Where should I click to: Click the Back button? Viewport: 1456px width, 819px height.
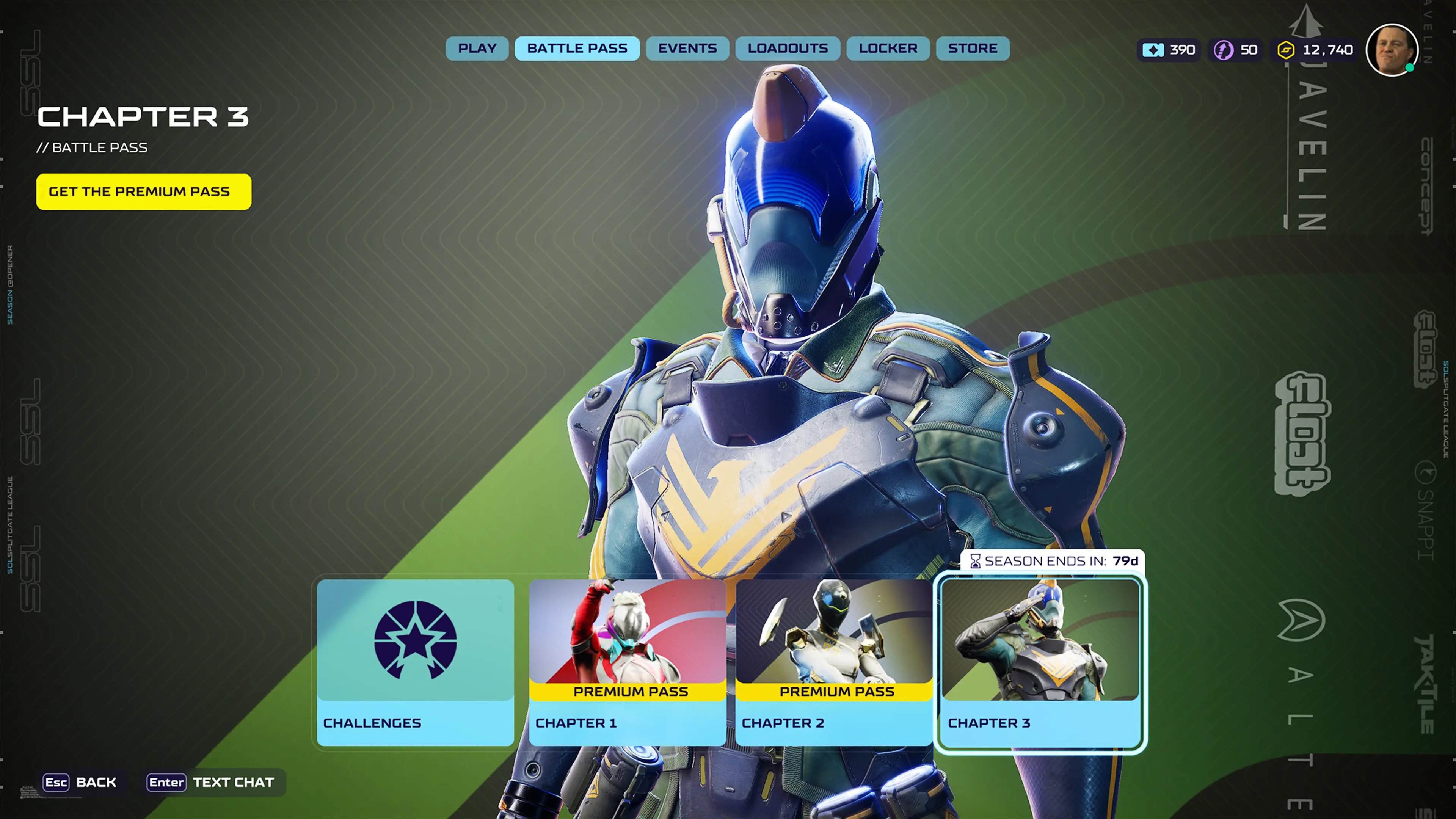click(80, 782)
